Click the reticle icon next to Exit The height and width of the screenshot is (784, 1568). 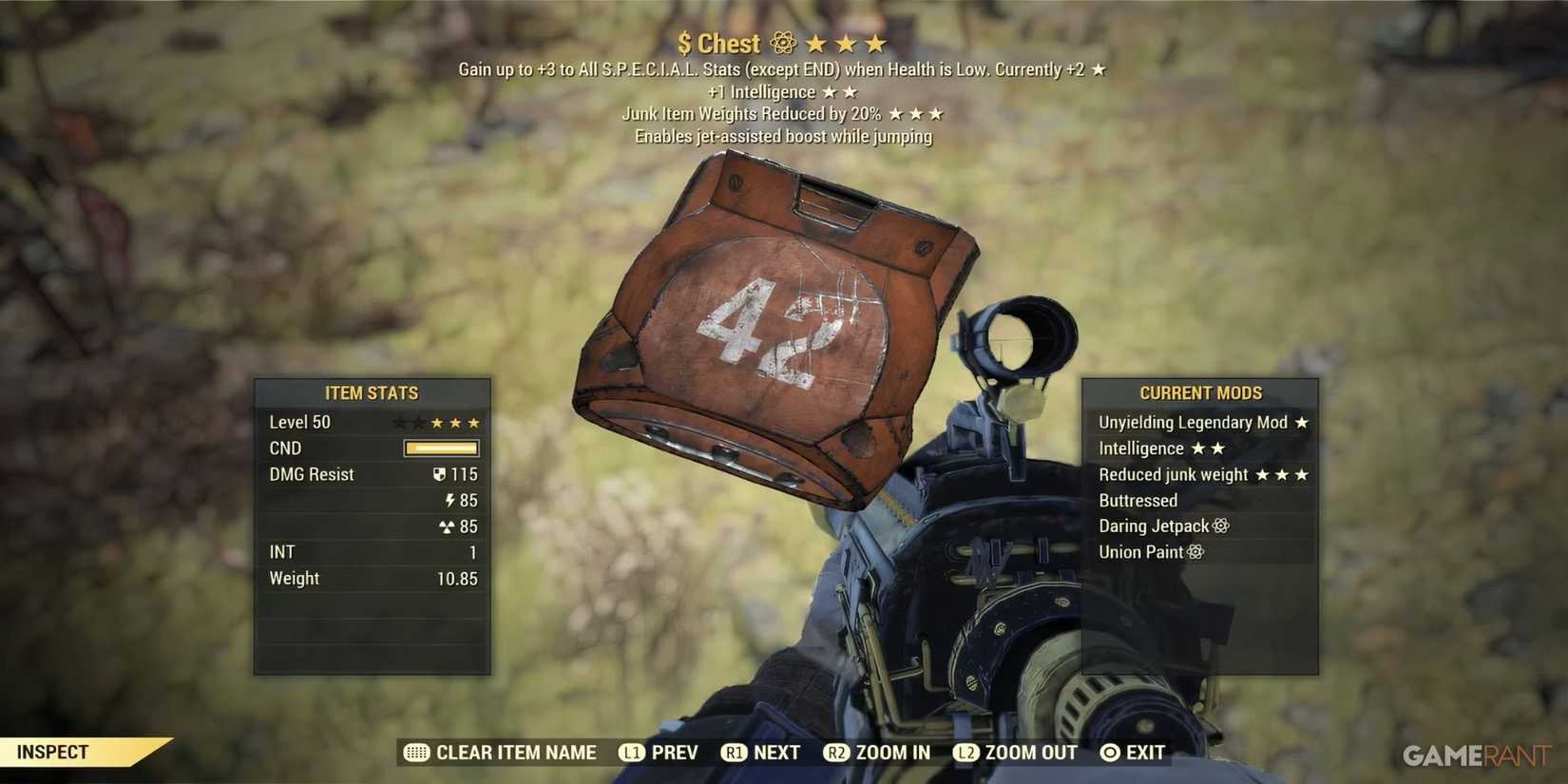click(1108, 752)
